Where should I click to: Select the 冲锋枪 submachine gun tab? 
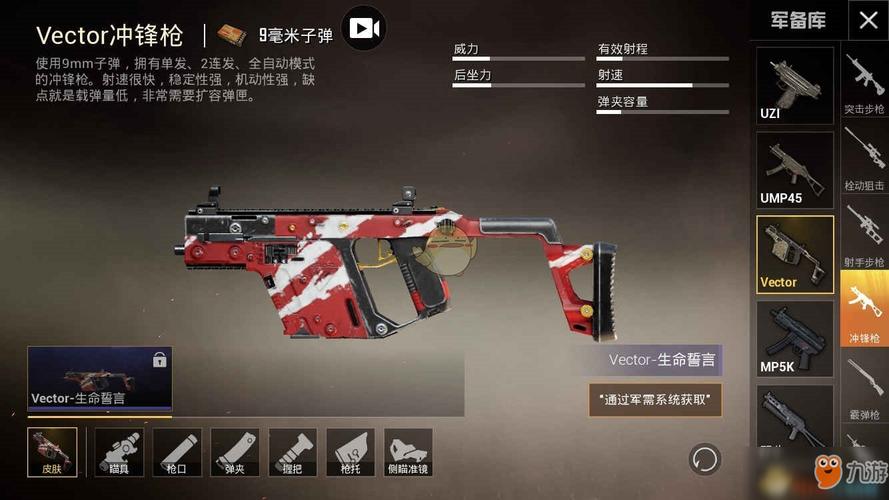coord(864,313)
